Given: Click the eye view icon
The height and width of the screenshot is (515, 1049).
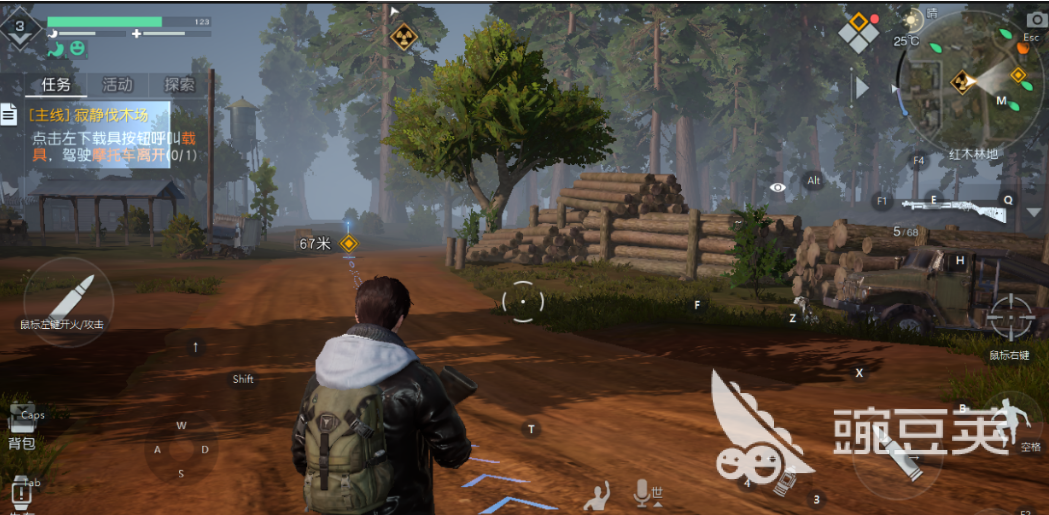Looking at the screenshot, I should (777, 187).
